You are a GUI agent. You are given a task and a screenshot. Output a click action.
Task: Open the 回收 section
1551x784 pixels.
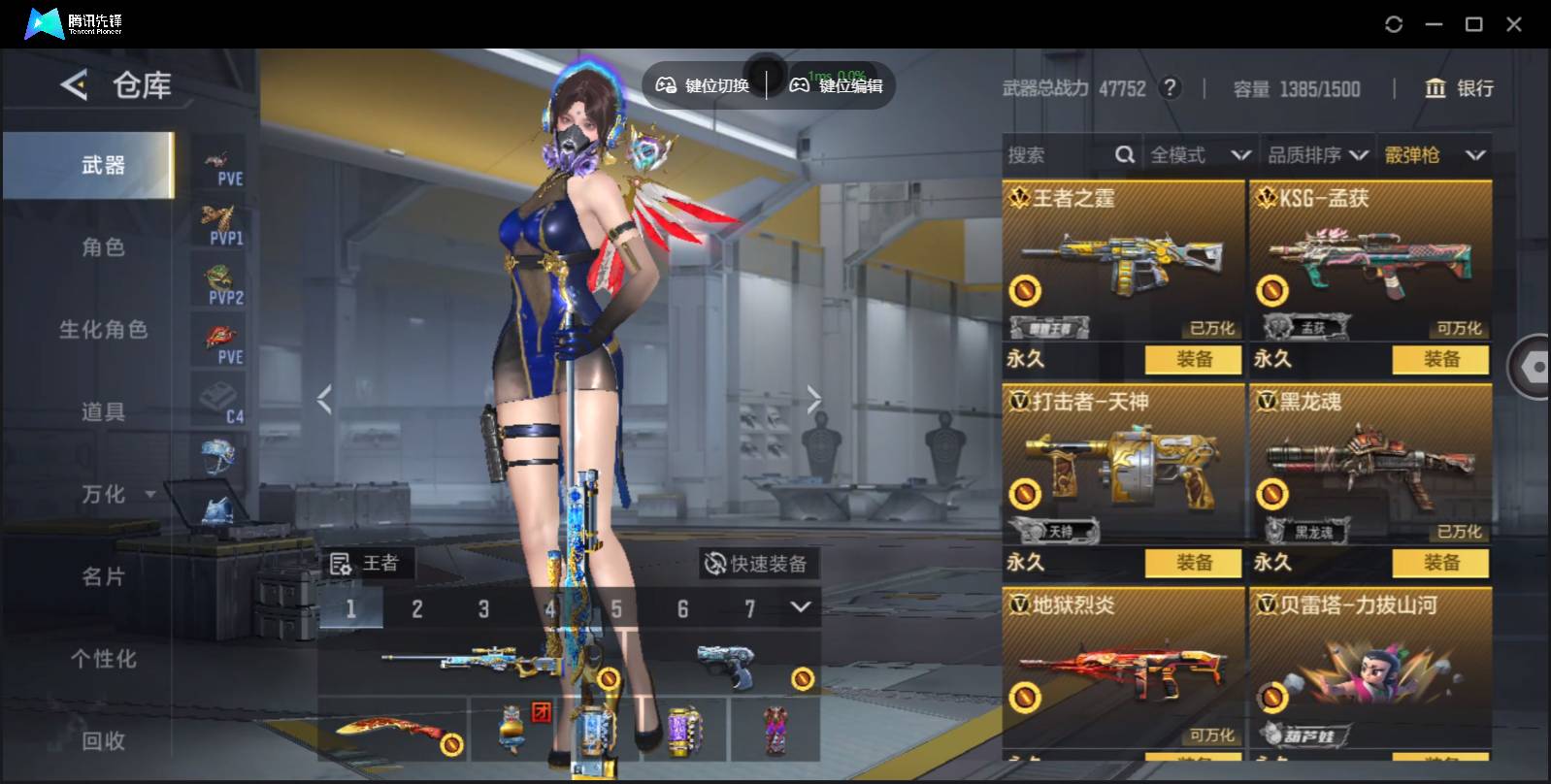(103, 741)
